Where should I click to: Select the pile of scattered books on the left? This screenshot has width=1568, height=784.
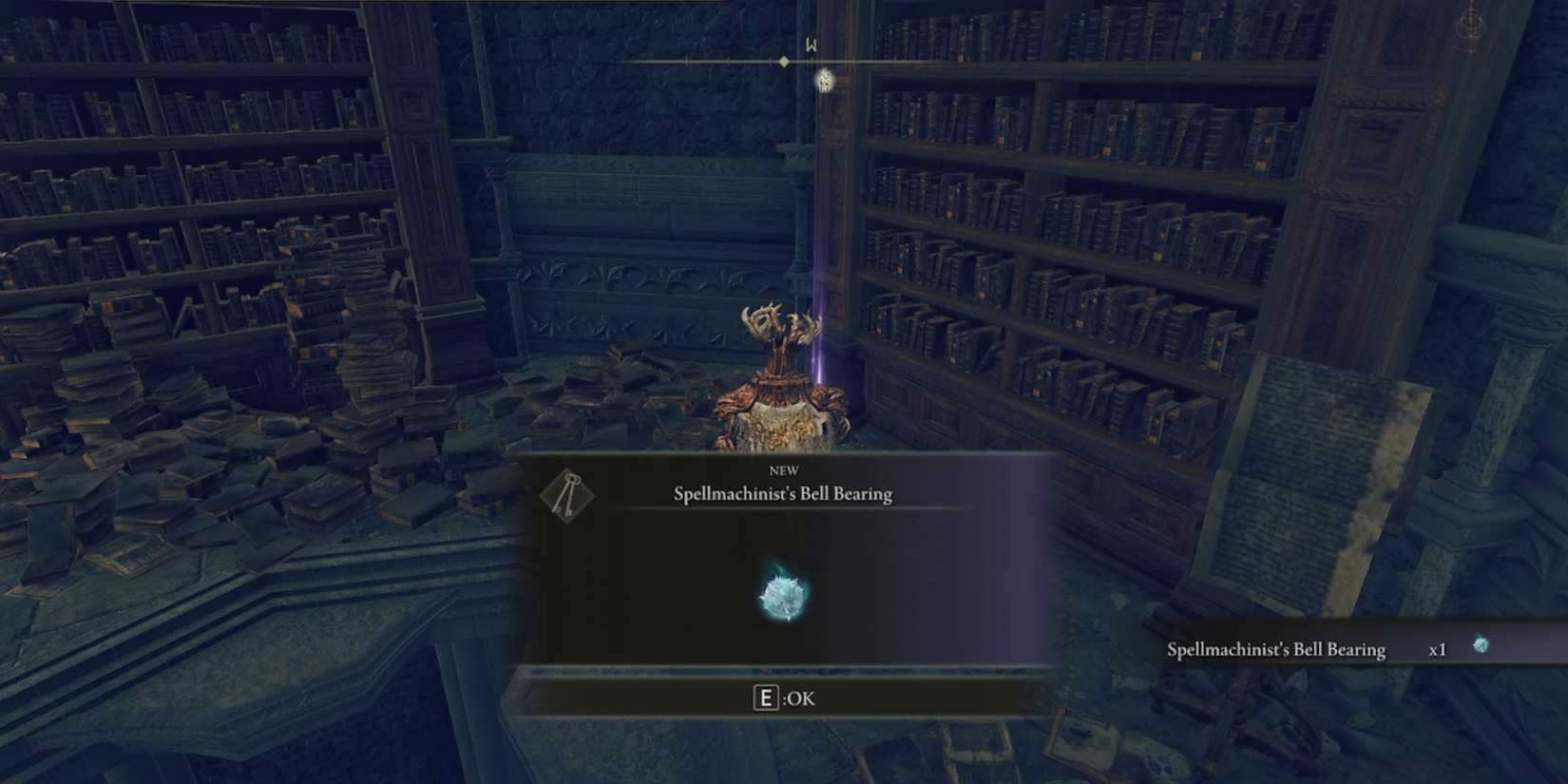pyautogui.click(x=238, y=456)
